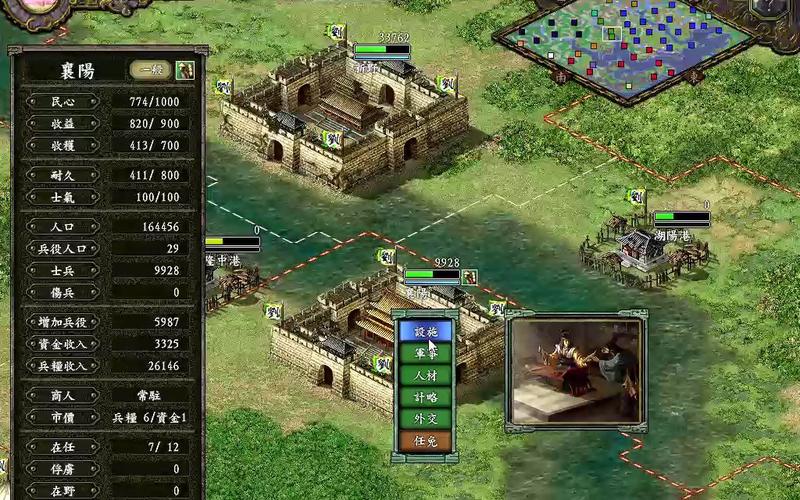The width and height of the screenshot is (800, 500).
Task: Click the officer portrait beside 一般
Action: pyautogui.click(x=185, y=70)
